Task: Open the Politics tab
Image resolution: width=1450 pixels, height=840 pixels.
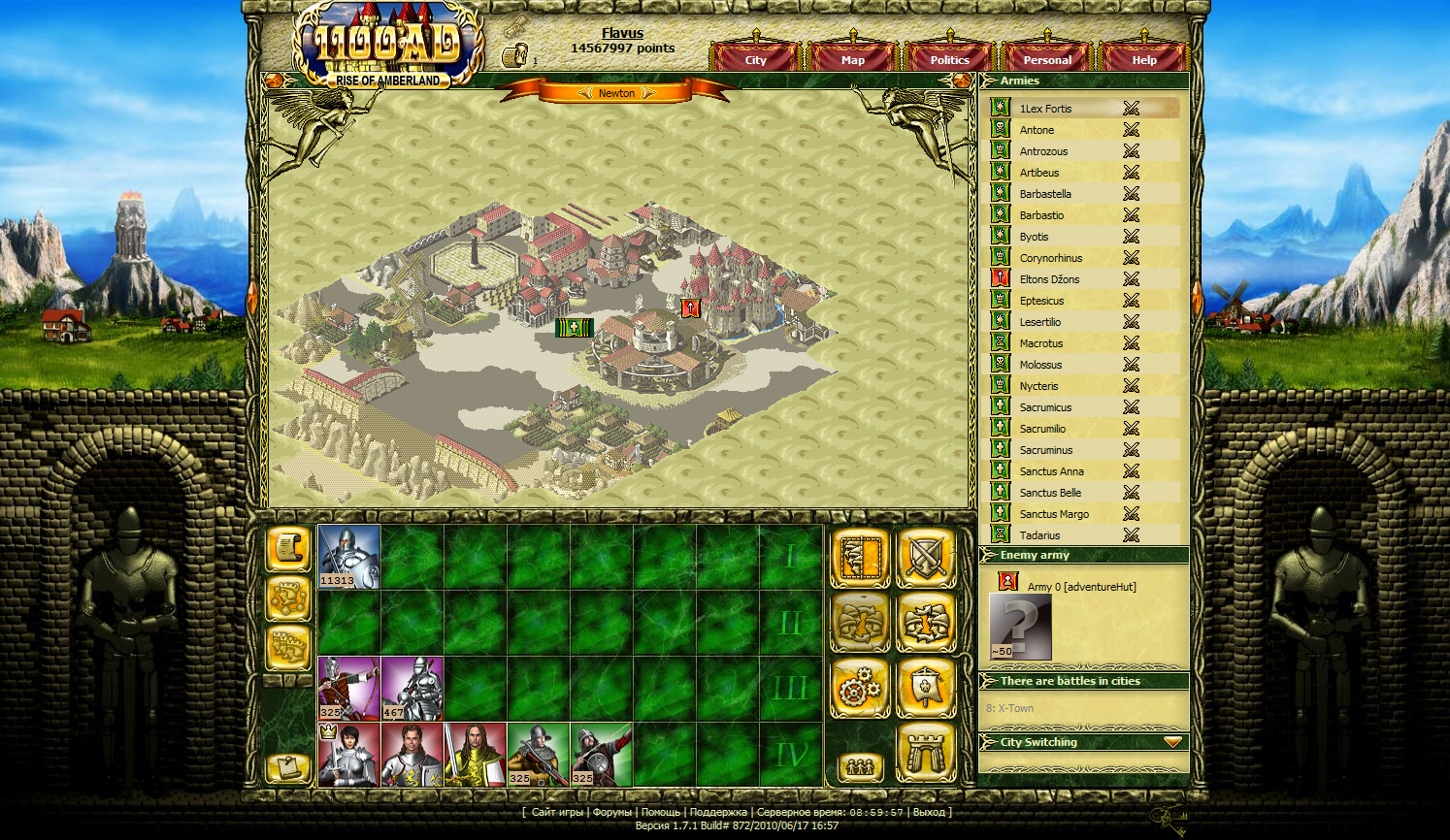Action: (x=949, y=59)
